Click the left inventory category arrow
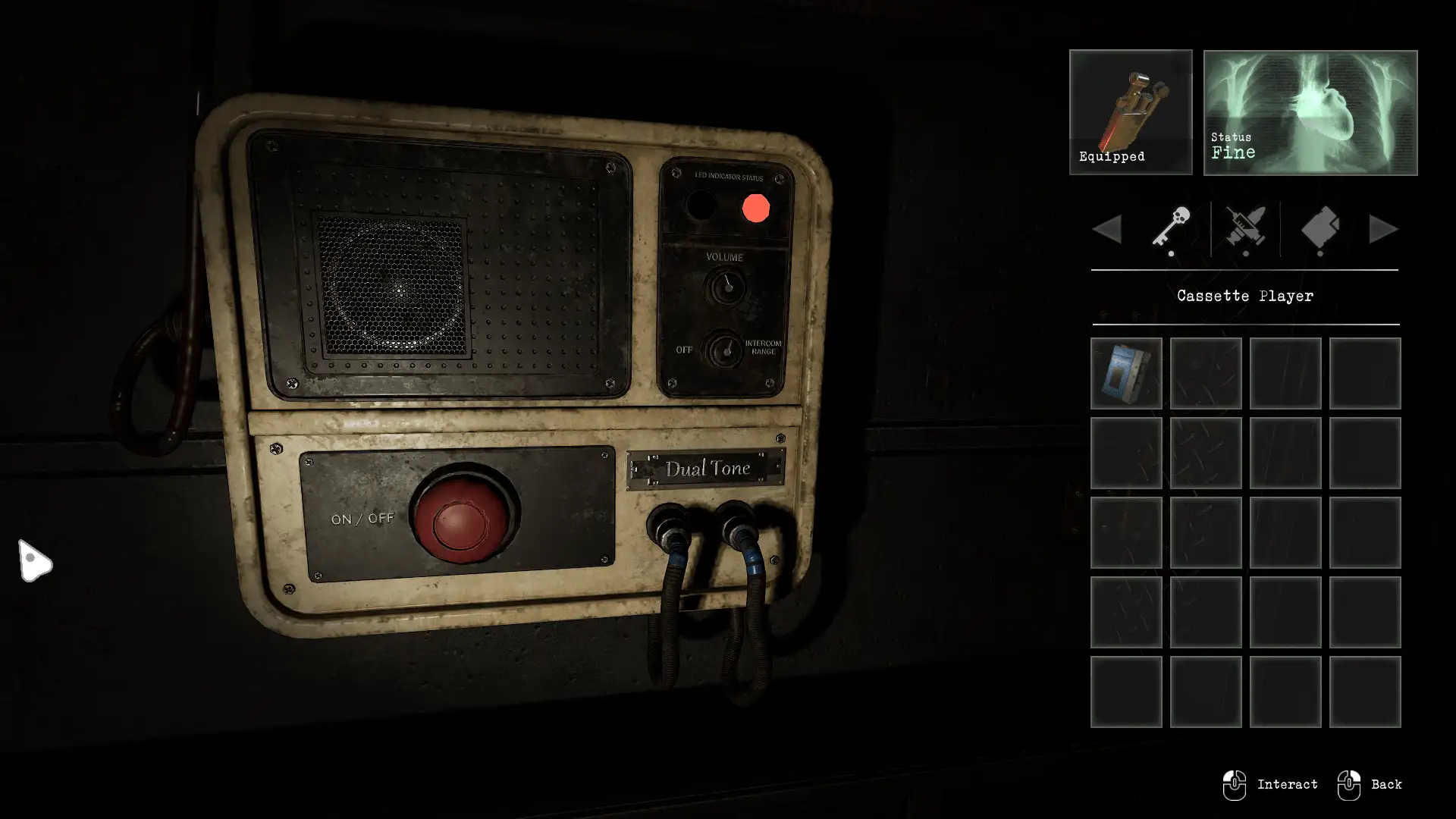Viewport: 1456px width, 819px height. [1107, 229]
